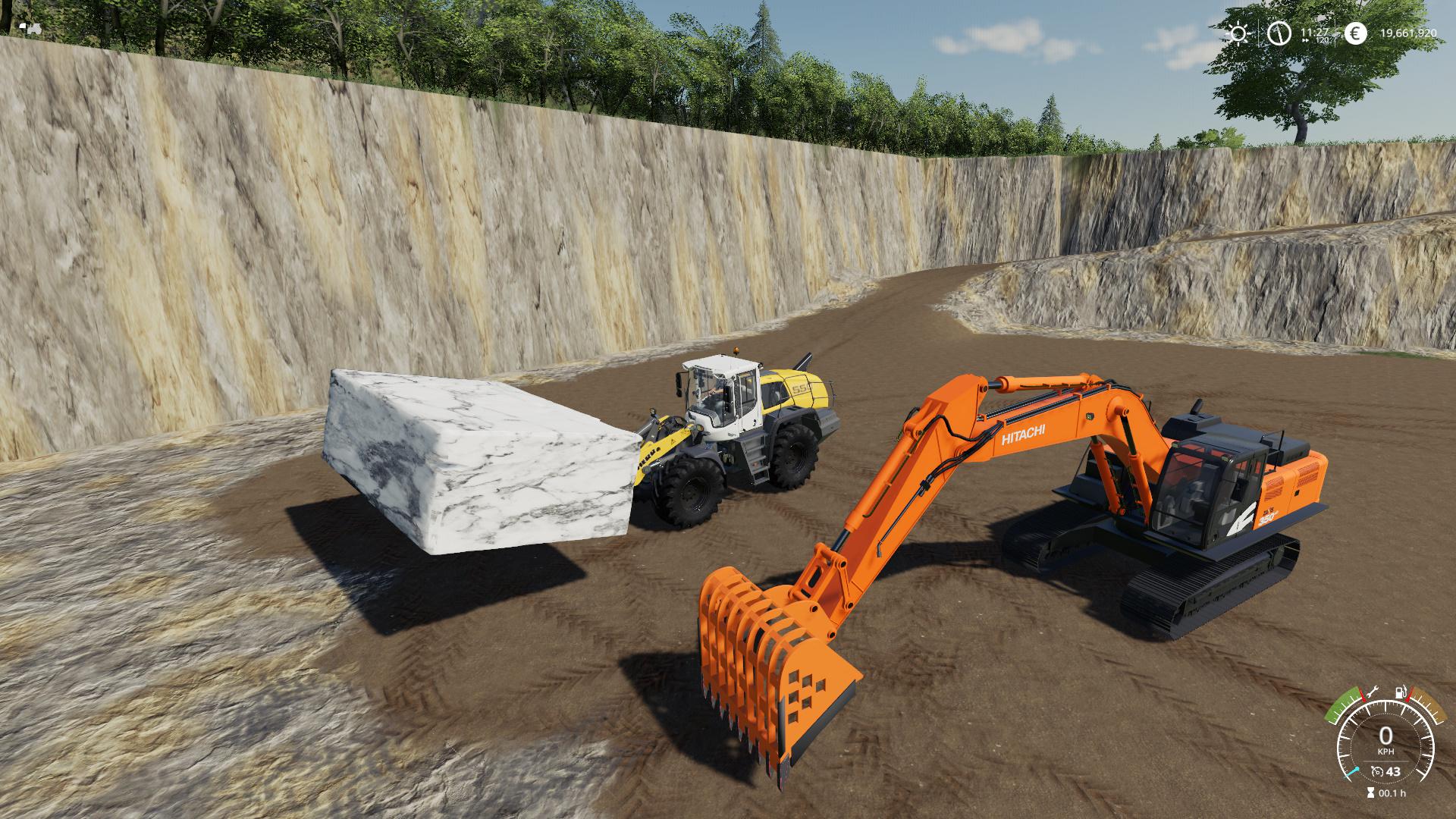Click the clock icon beside the time

click(x=1278, y=33)
